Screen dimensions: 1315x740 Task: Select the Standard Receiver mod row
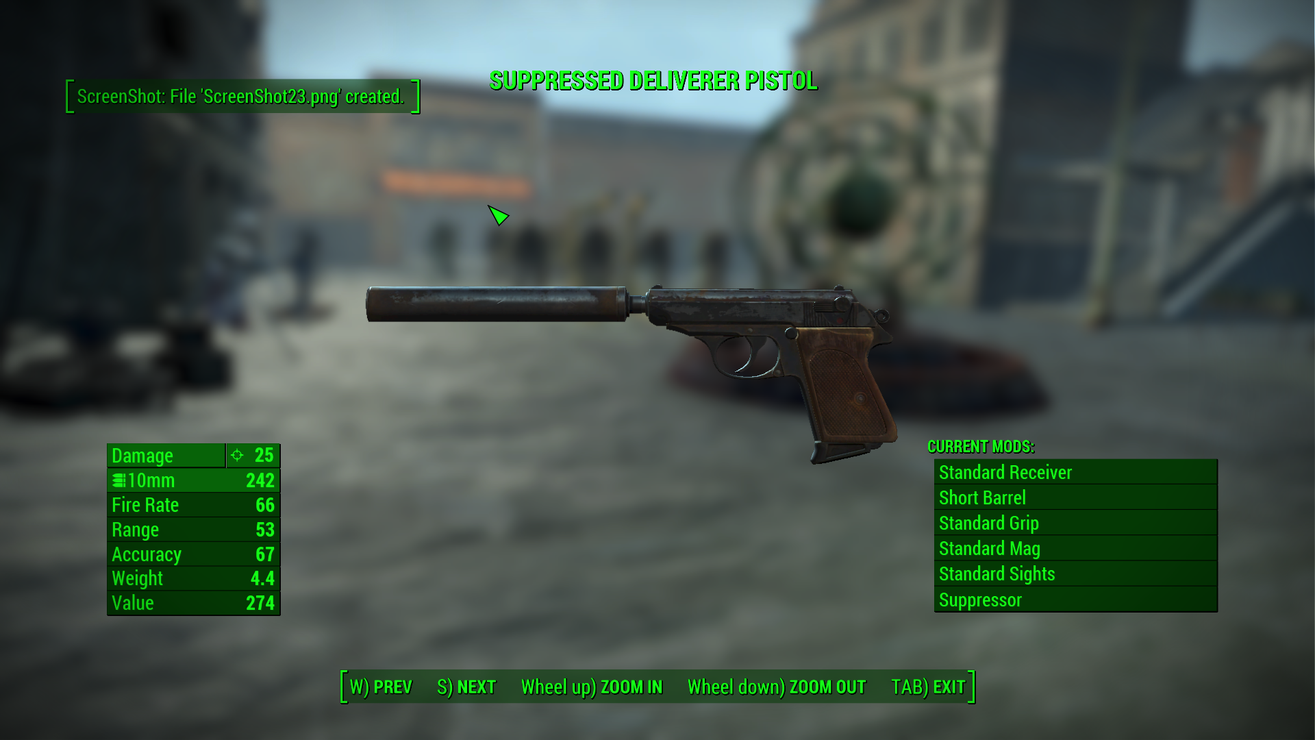pyautogui.click(x=1075, y=472)
